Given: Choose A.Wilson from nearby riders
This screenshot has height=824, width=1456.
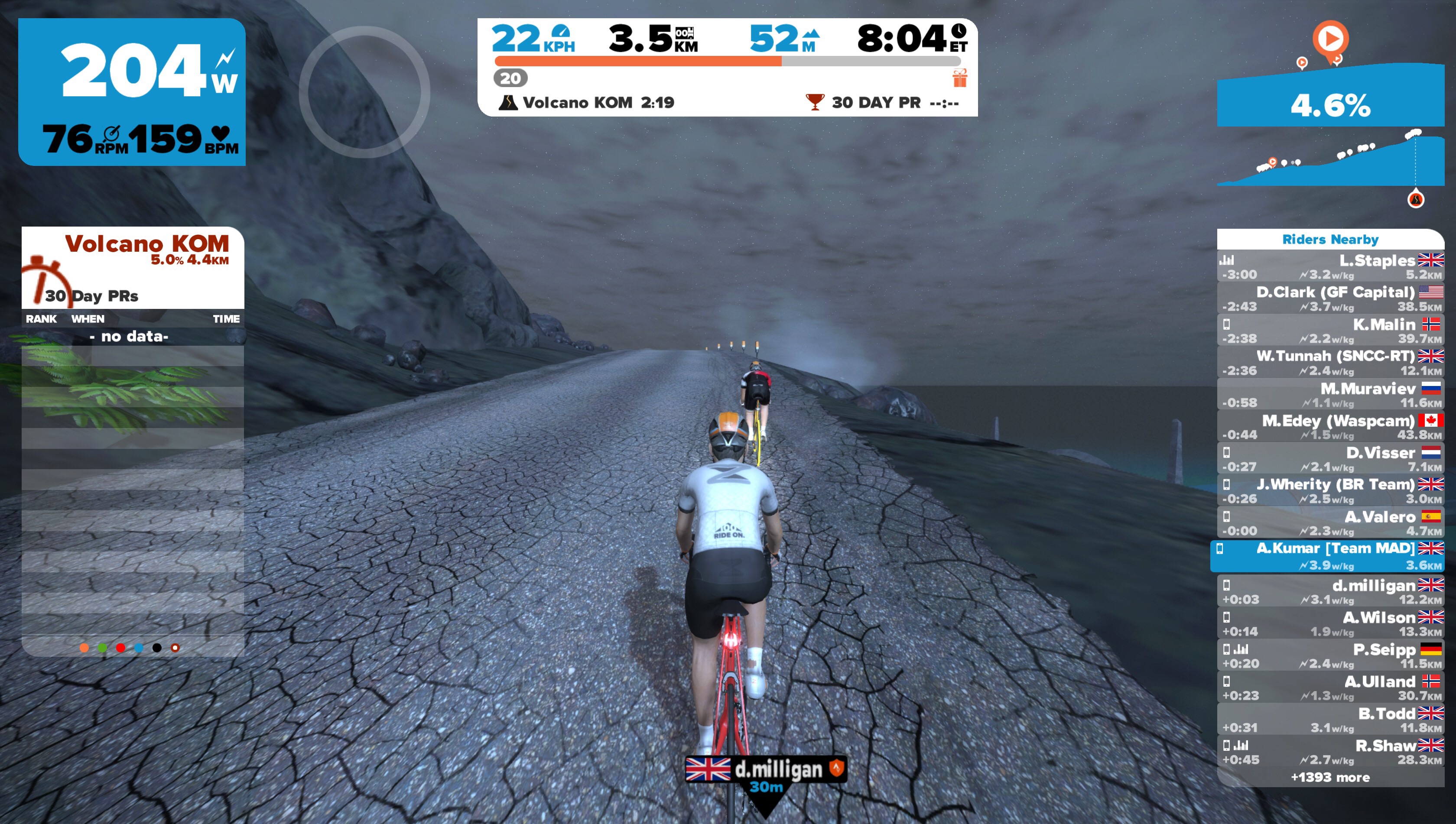Looking at the screenshot, I should (1330, 624).
